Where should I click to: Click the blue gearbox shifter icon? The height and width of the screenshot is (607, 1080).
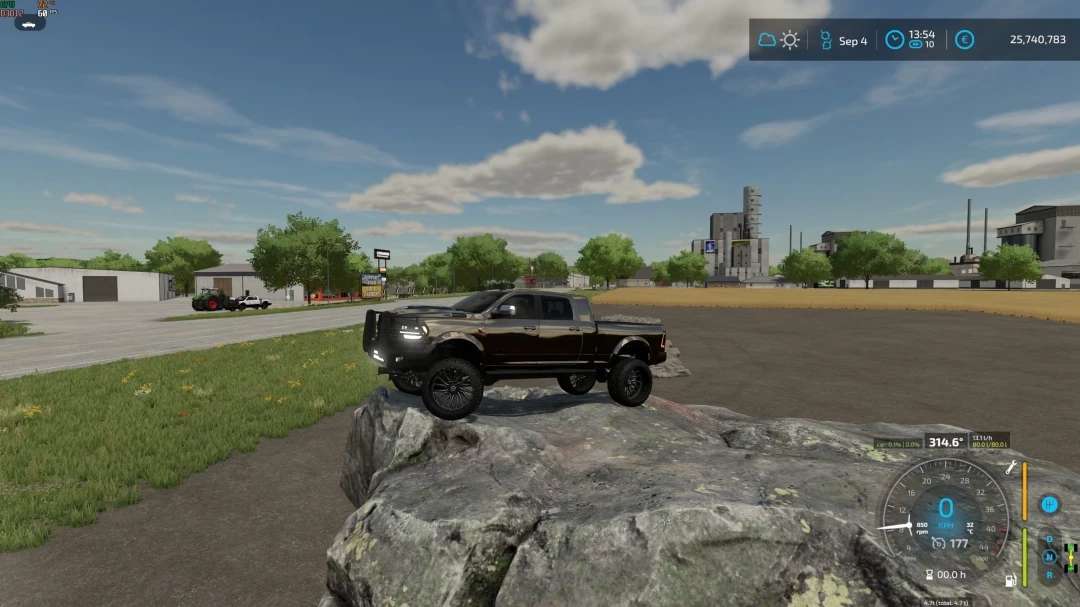click(1048, 505)
